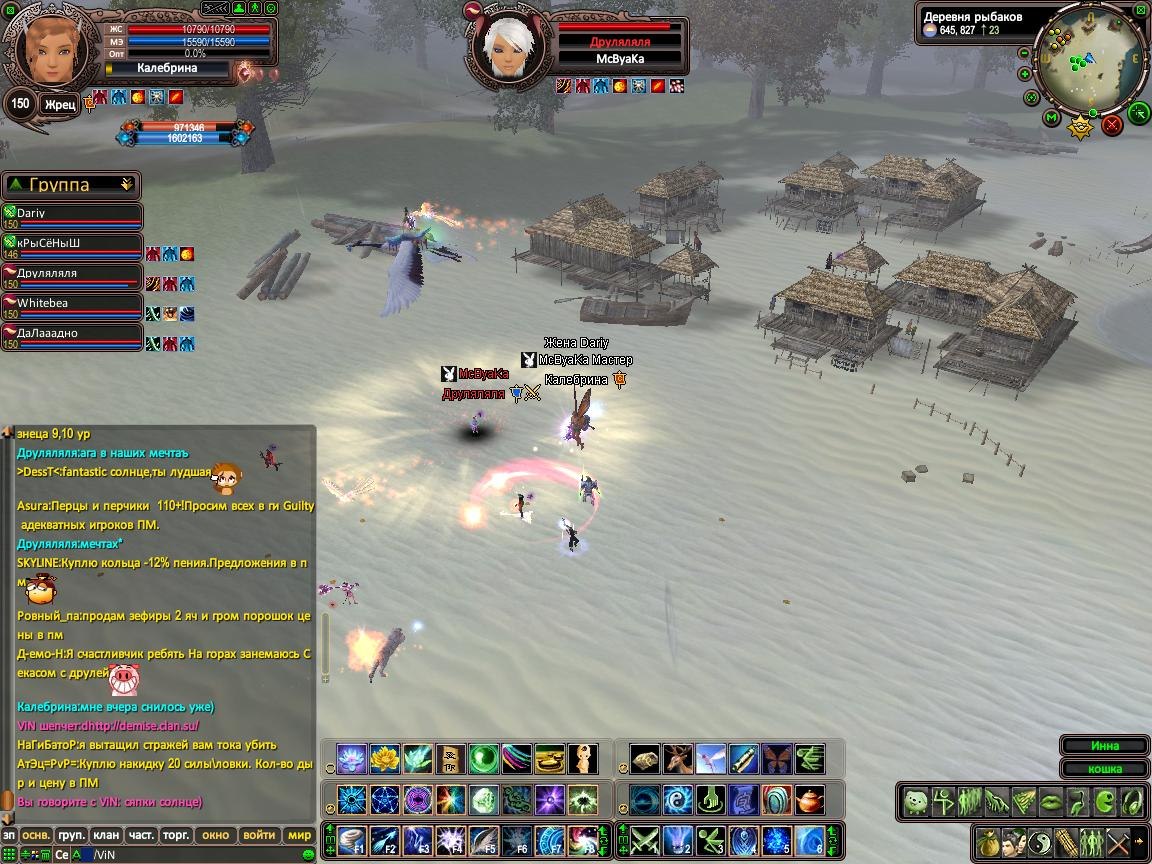Image resolution: width=1152 pixels, height=864 pixels.
Task: Click the red crossed-swords button near the minimap
Action: [1112, 125]
